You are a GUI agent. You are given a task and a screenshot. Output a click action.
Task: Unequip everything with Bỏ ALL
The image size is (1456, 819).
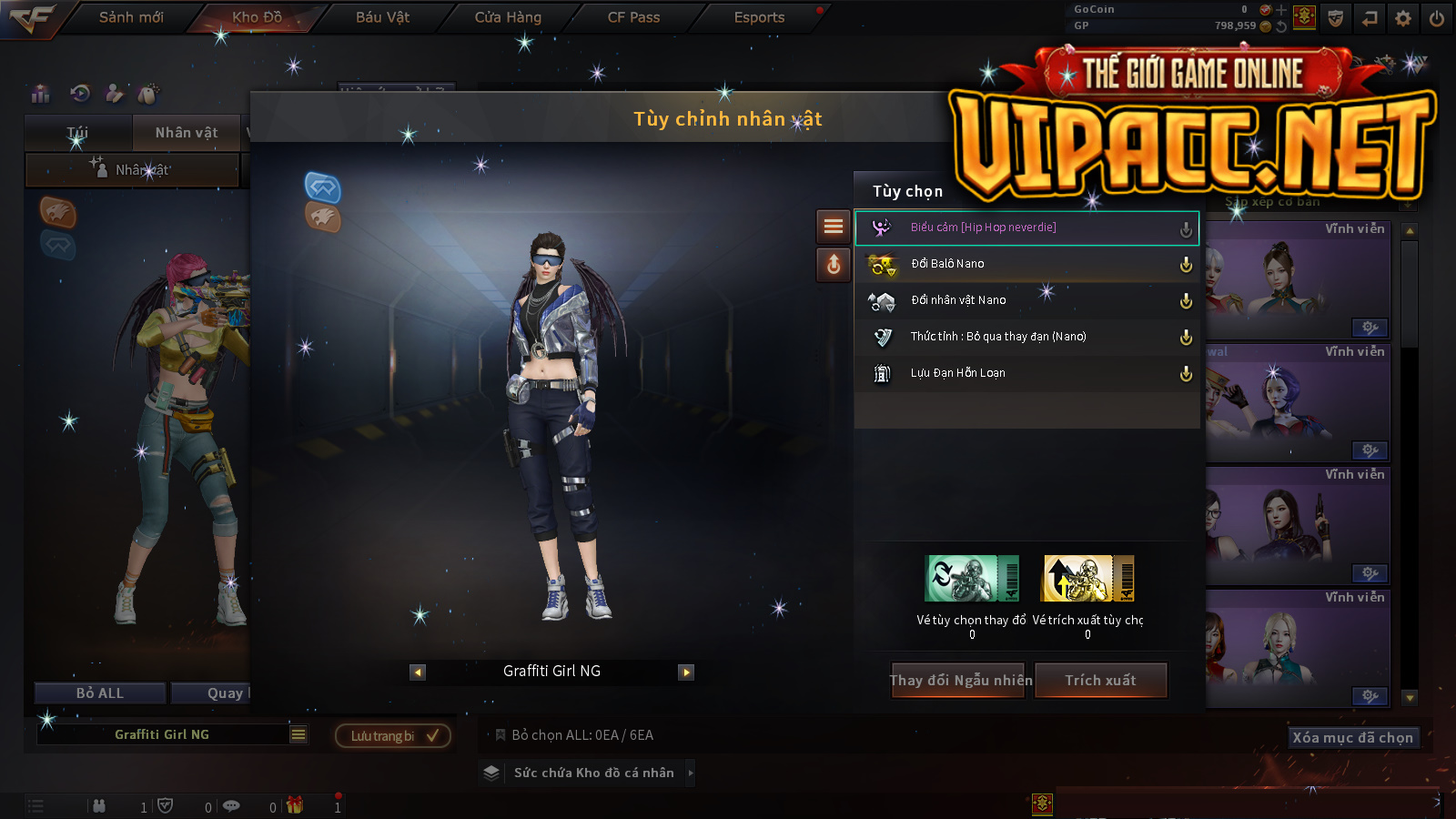[100, 693]
